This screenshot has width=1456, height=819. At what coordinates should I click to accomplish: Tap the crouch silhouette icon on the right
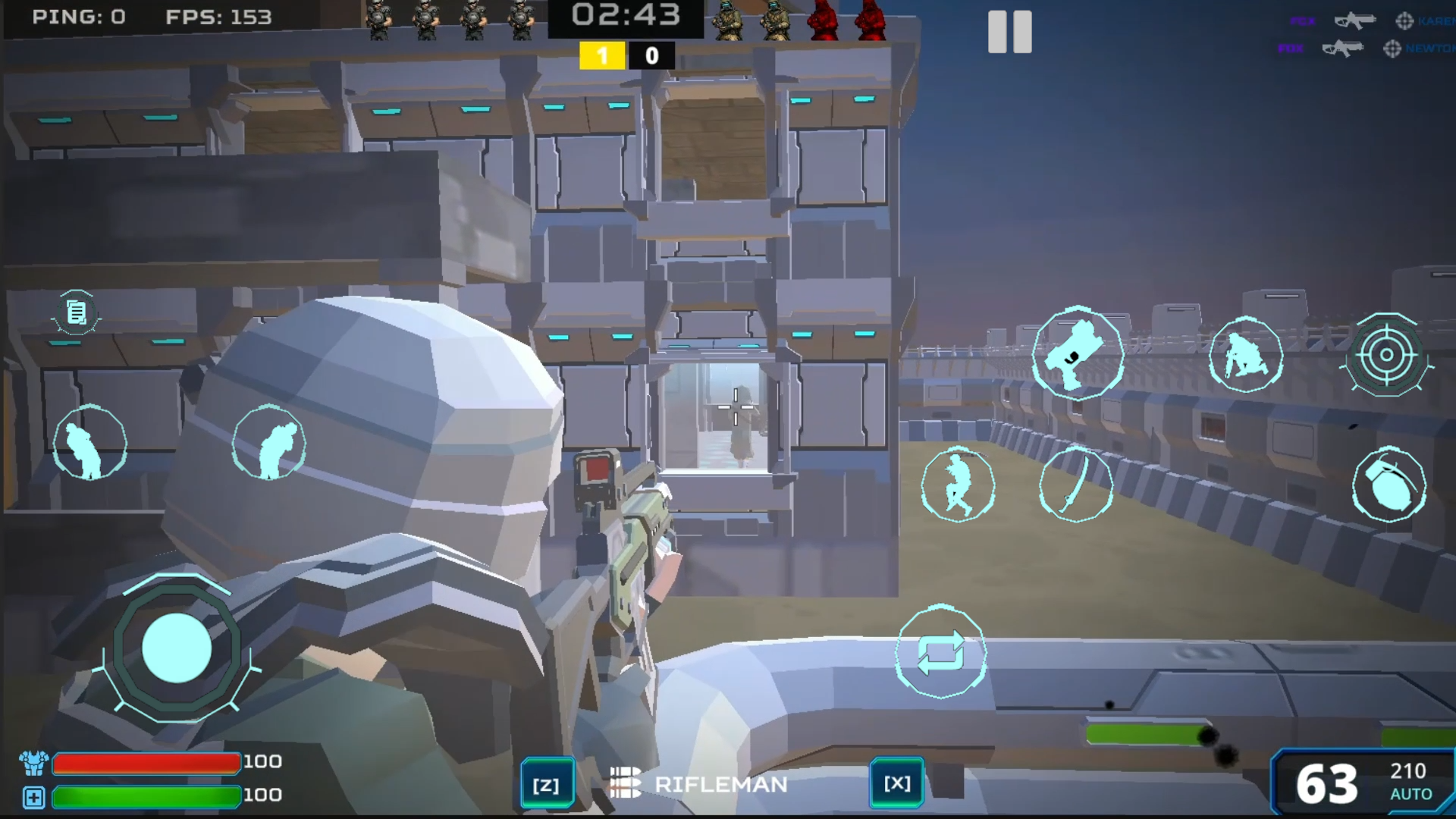[x=1246, y=355]
